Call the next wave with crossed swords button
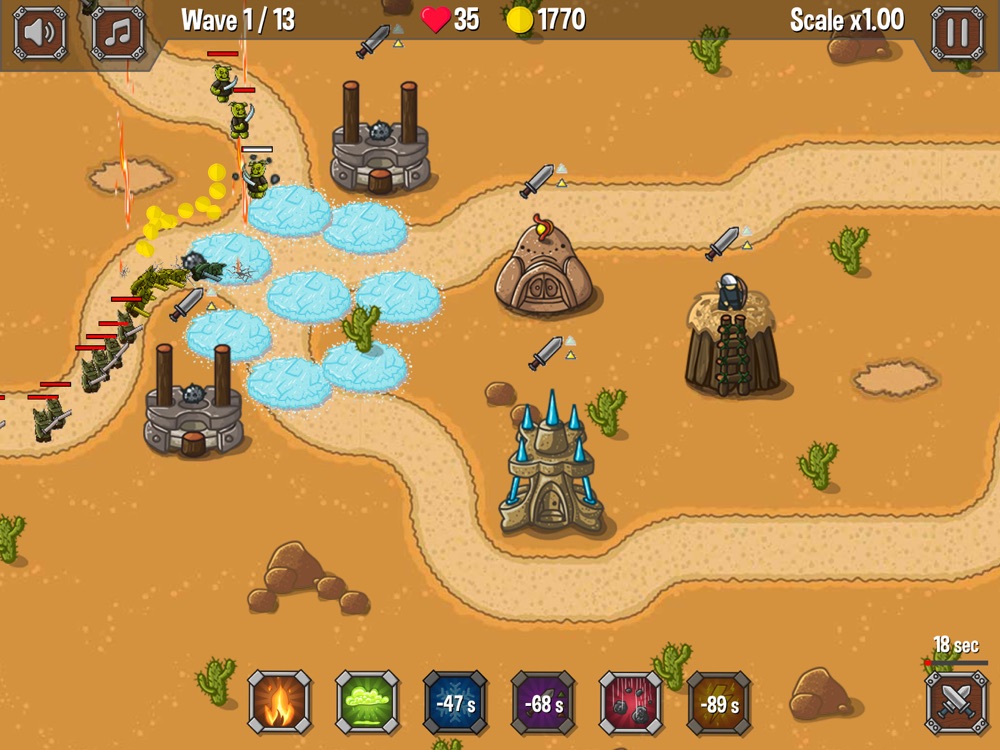1000x750 pixels. pos(956,702)
